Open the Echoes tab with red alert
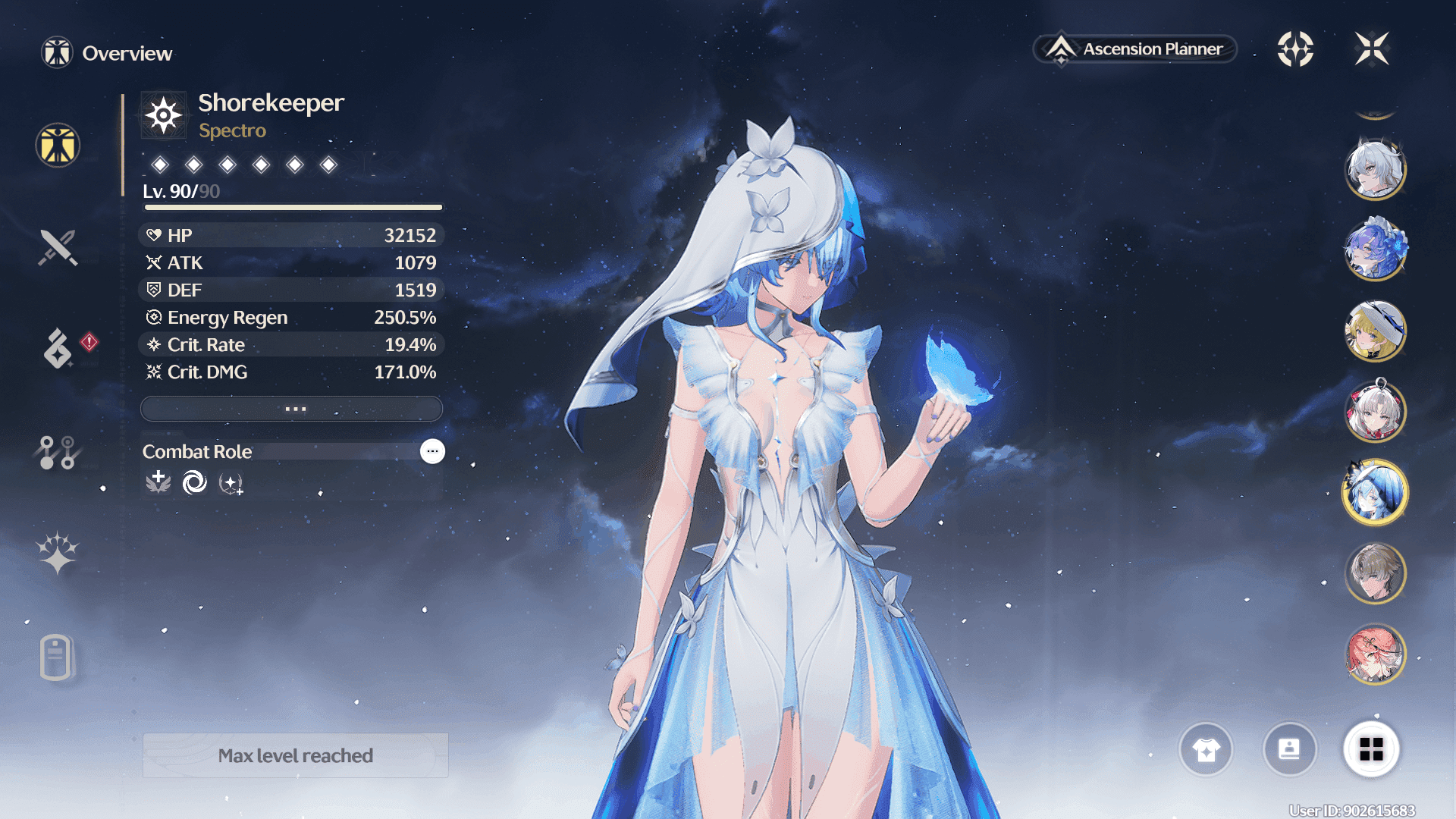1456x819 pixels. (58, 348)
